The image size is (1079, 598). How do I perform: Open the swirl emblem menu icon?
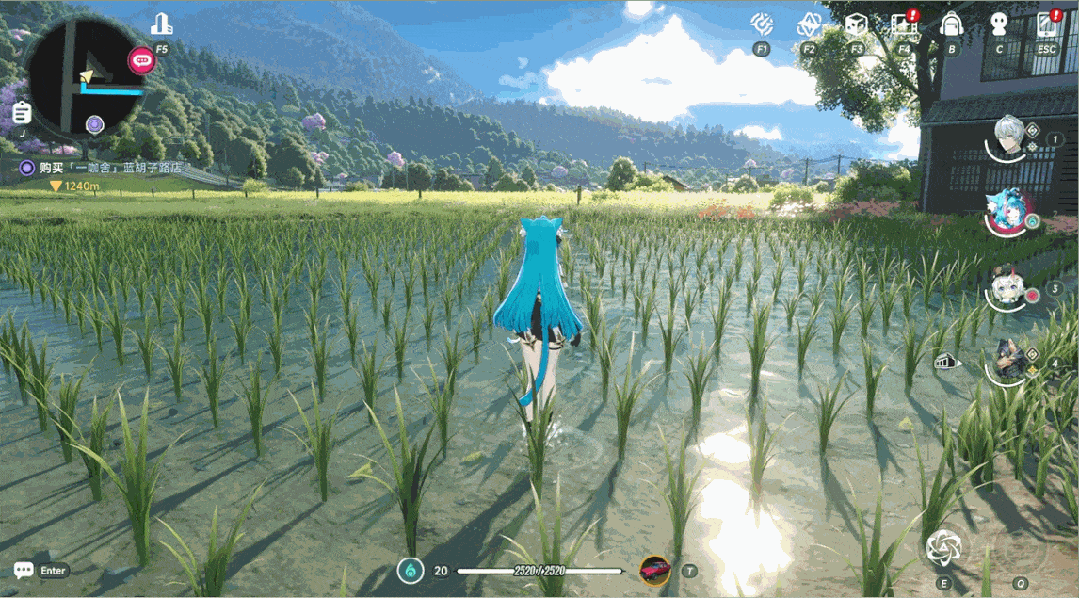point(762,23)
